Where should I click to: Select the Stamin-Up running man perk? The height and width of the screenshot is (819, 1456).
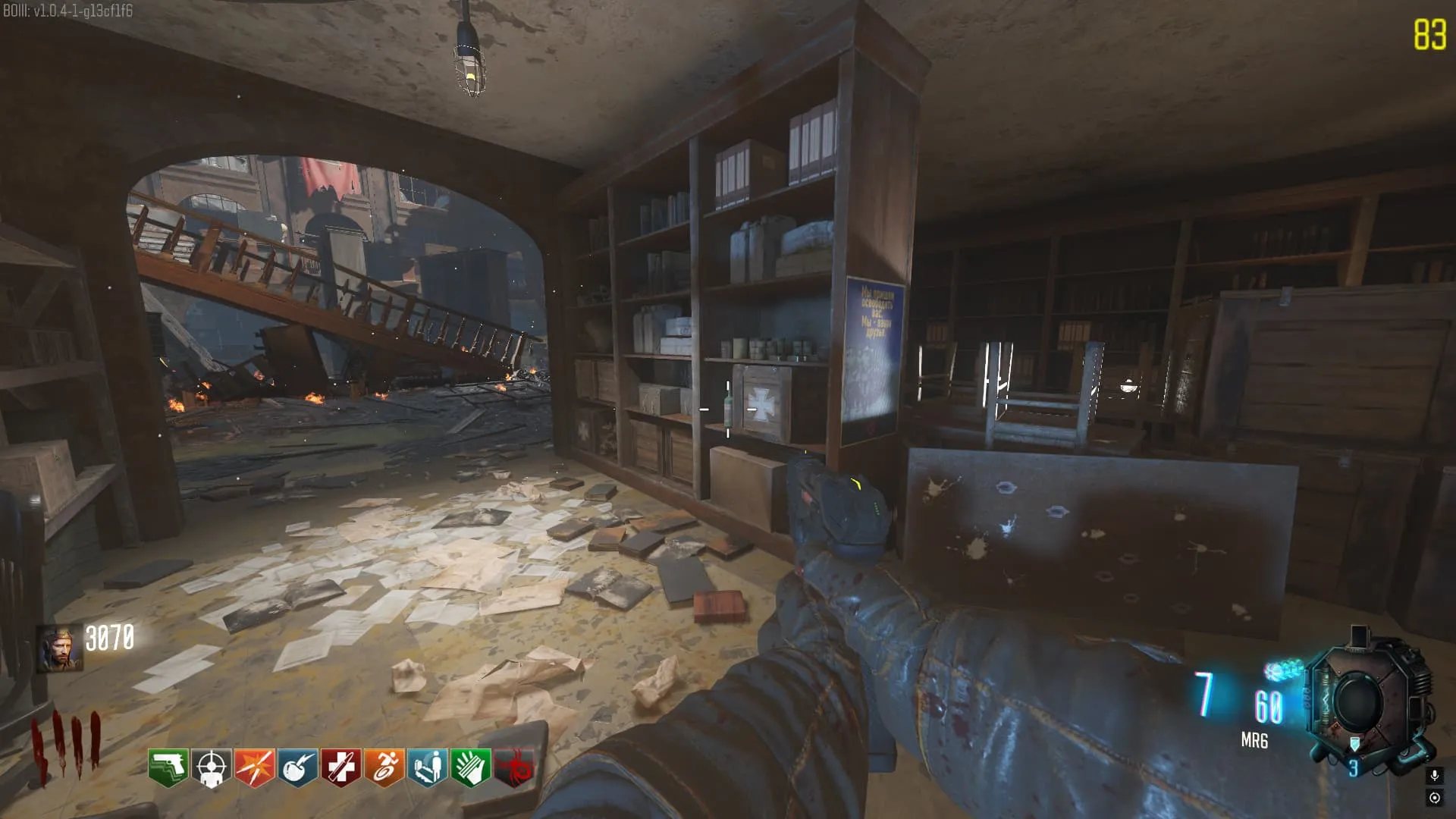(384, 767)
